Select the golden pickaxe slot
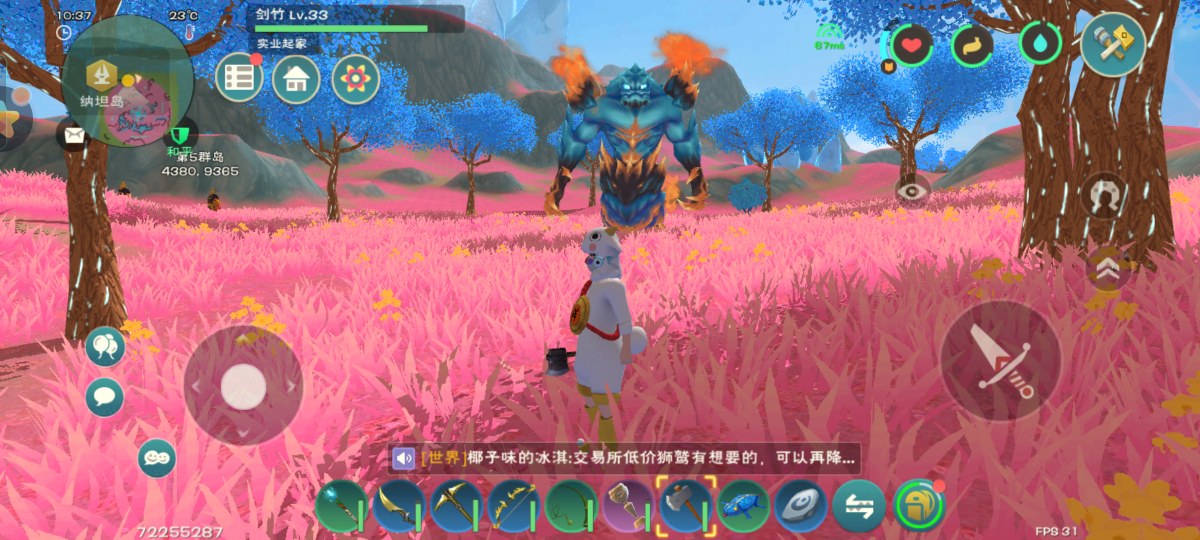The height and width of the screenshot is (540, 1200). (x=456, y=505)
